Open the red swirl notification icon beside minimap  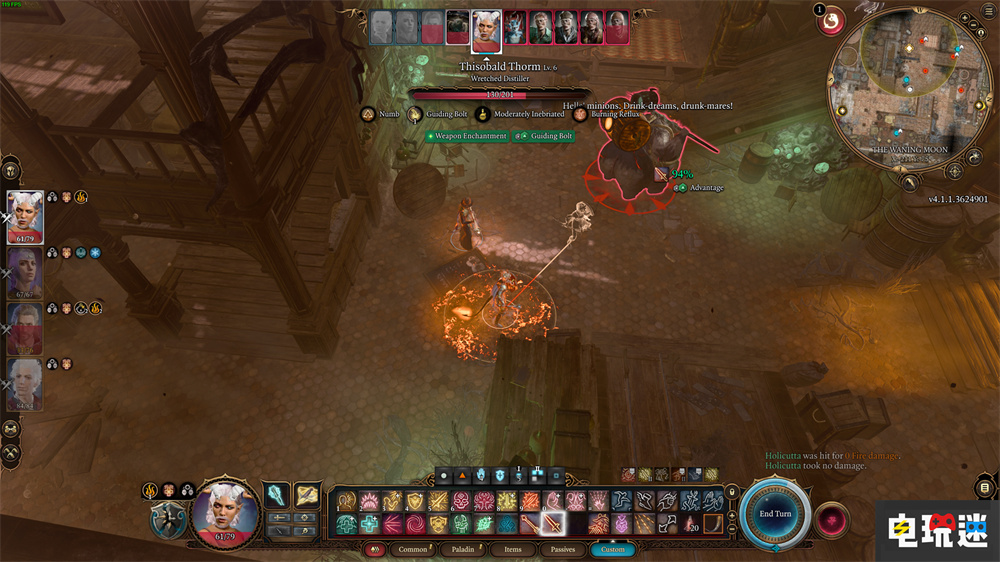pos(831,19)
